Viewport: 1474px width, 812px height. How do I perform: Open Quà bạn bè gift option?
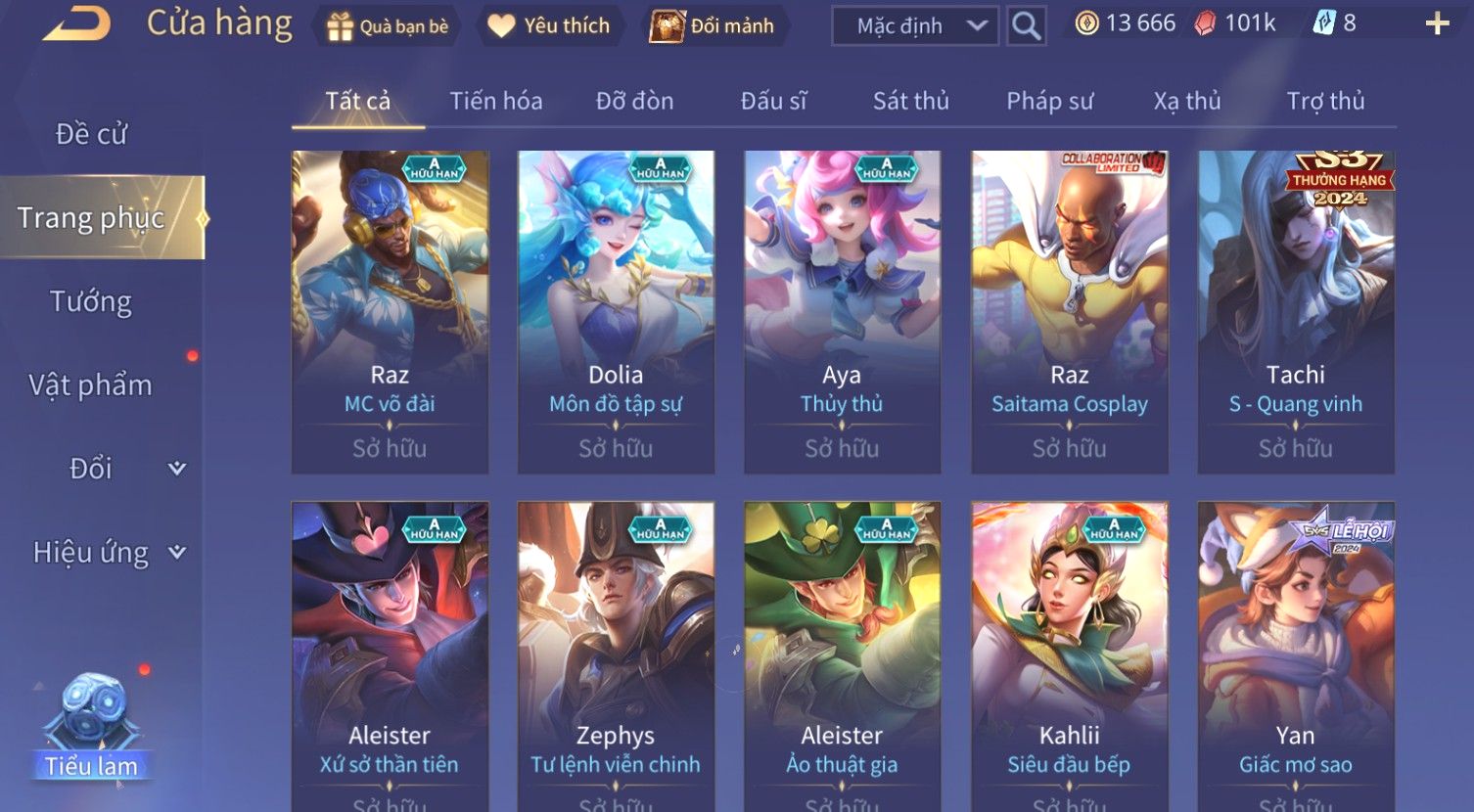[388, 26]
